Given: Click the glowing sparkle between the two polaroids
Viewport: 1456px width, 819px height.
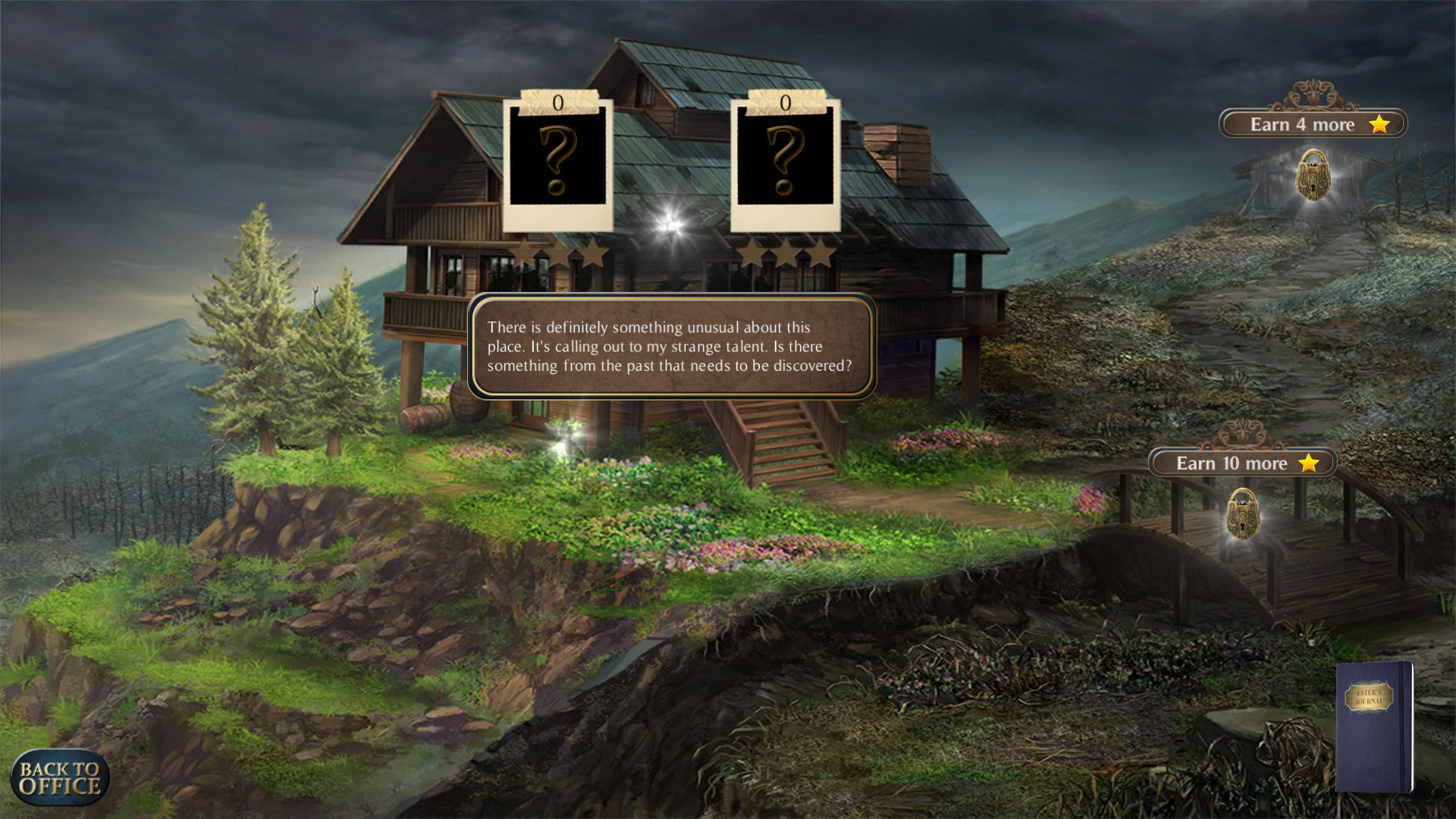Looking at the screenshot, I should (x=670, y=222).
